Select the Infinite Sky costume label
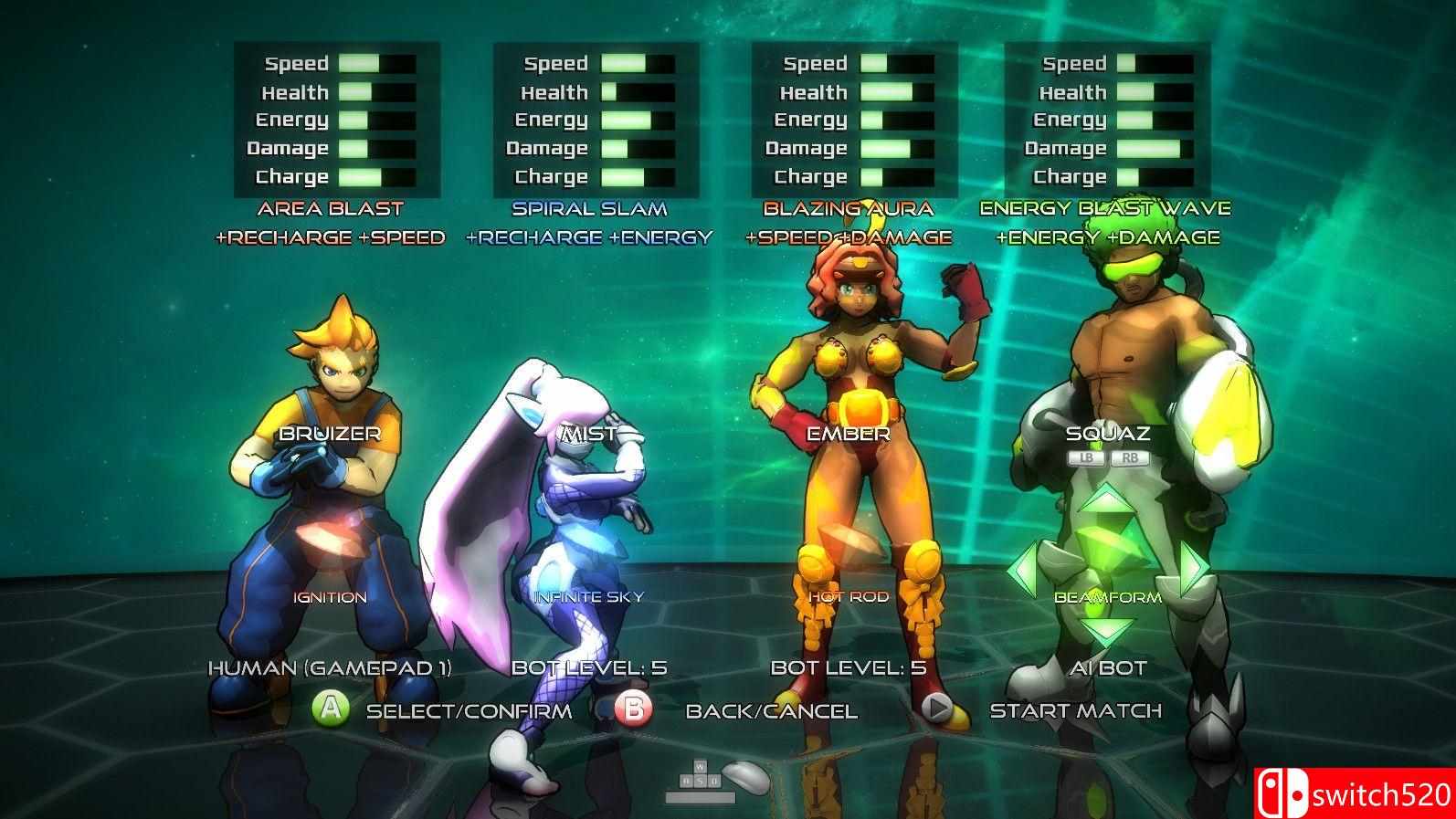The image size is (1456, 819). coord(589,598)
